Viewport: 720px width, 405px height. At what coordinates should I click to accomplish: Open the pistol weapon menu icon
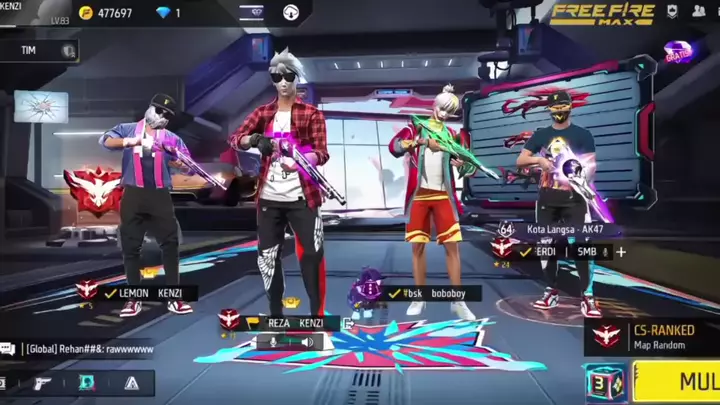click(x=42, y=383)
